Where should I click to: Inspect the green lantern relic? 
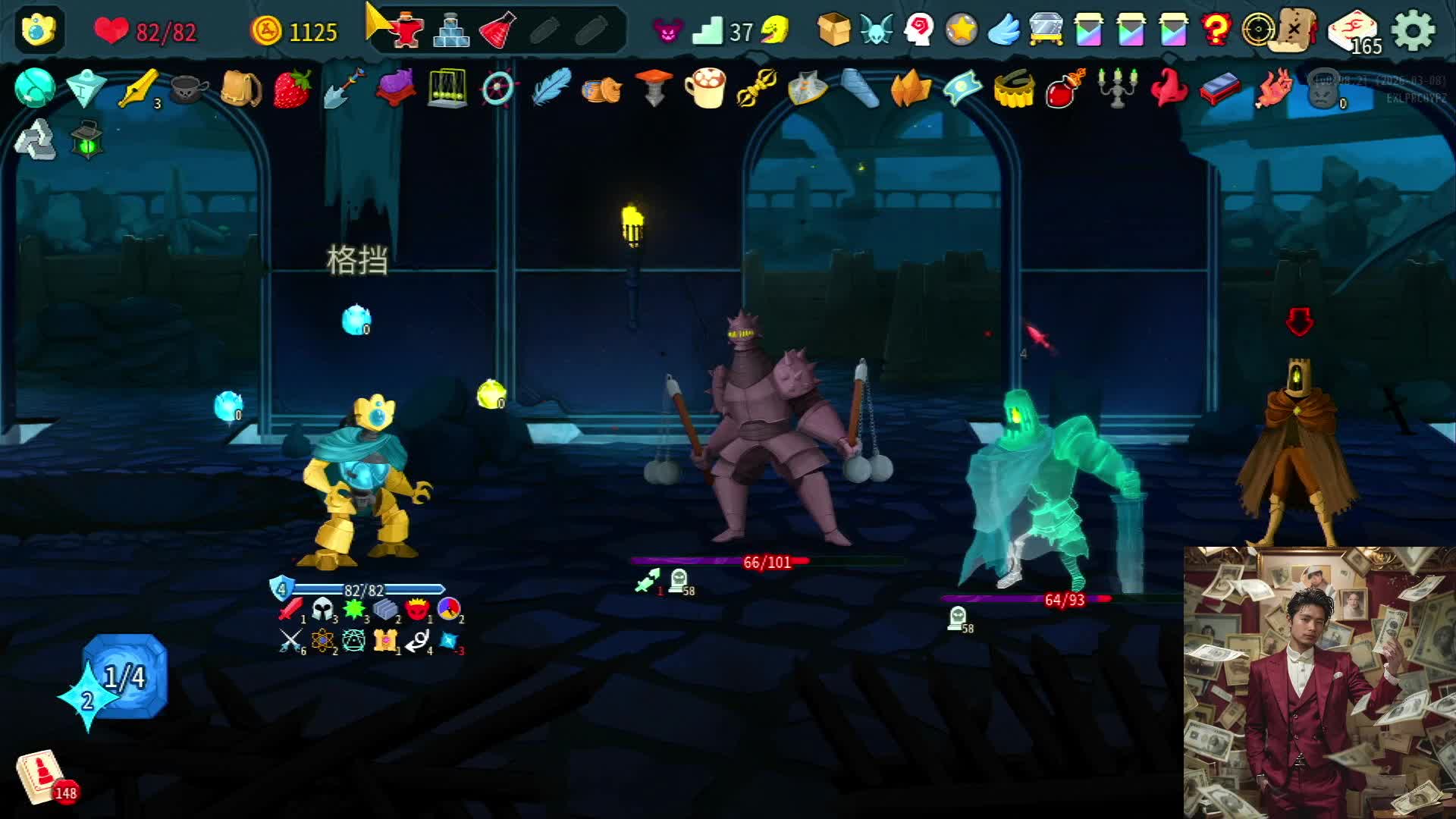pos(86,140)
